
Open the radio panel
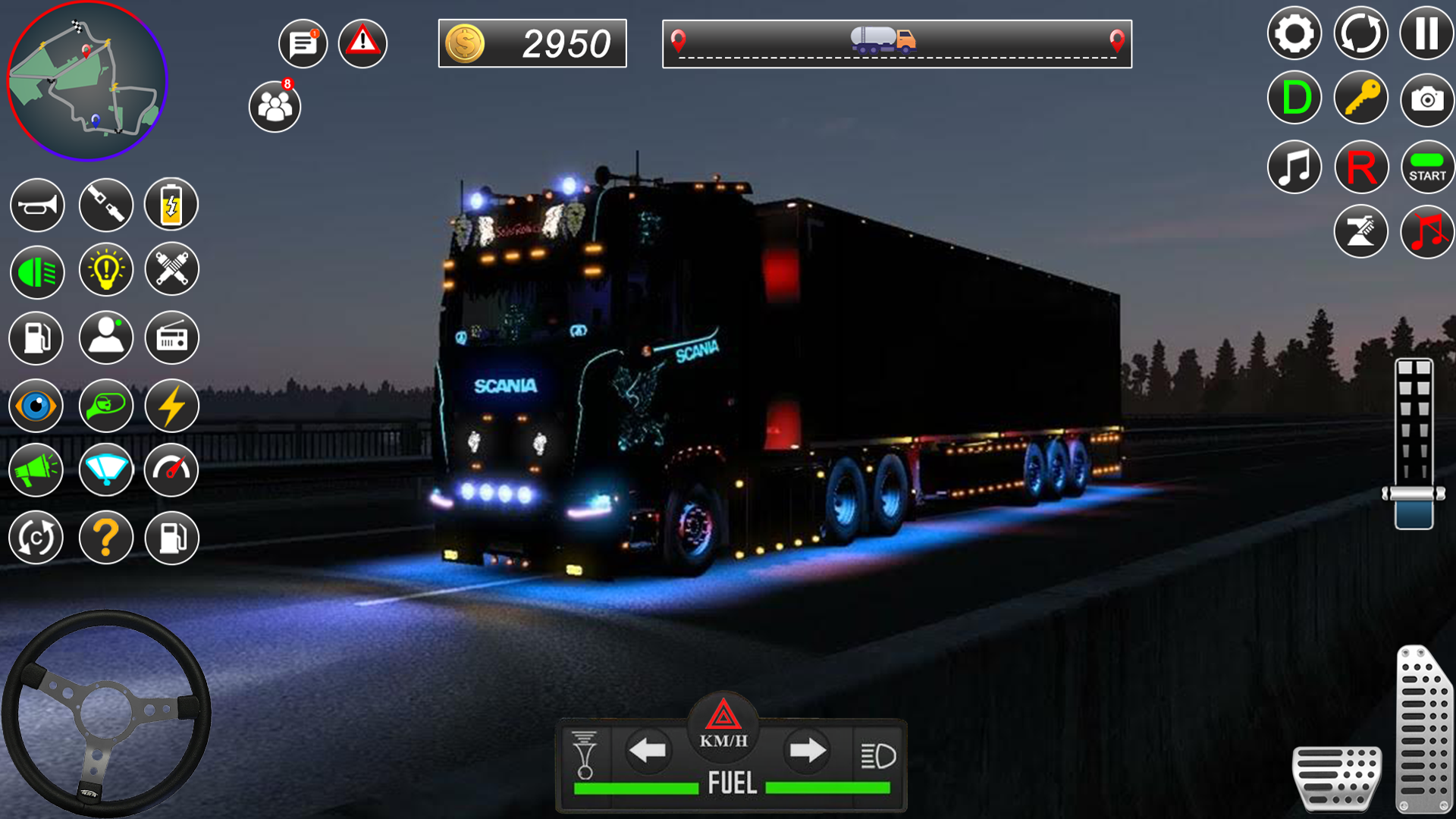(x=171, y=338)
